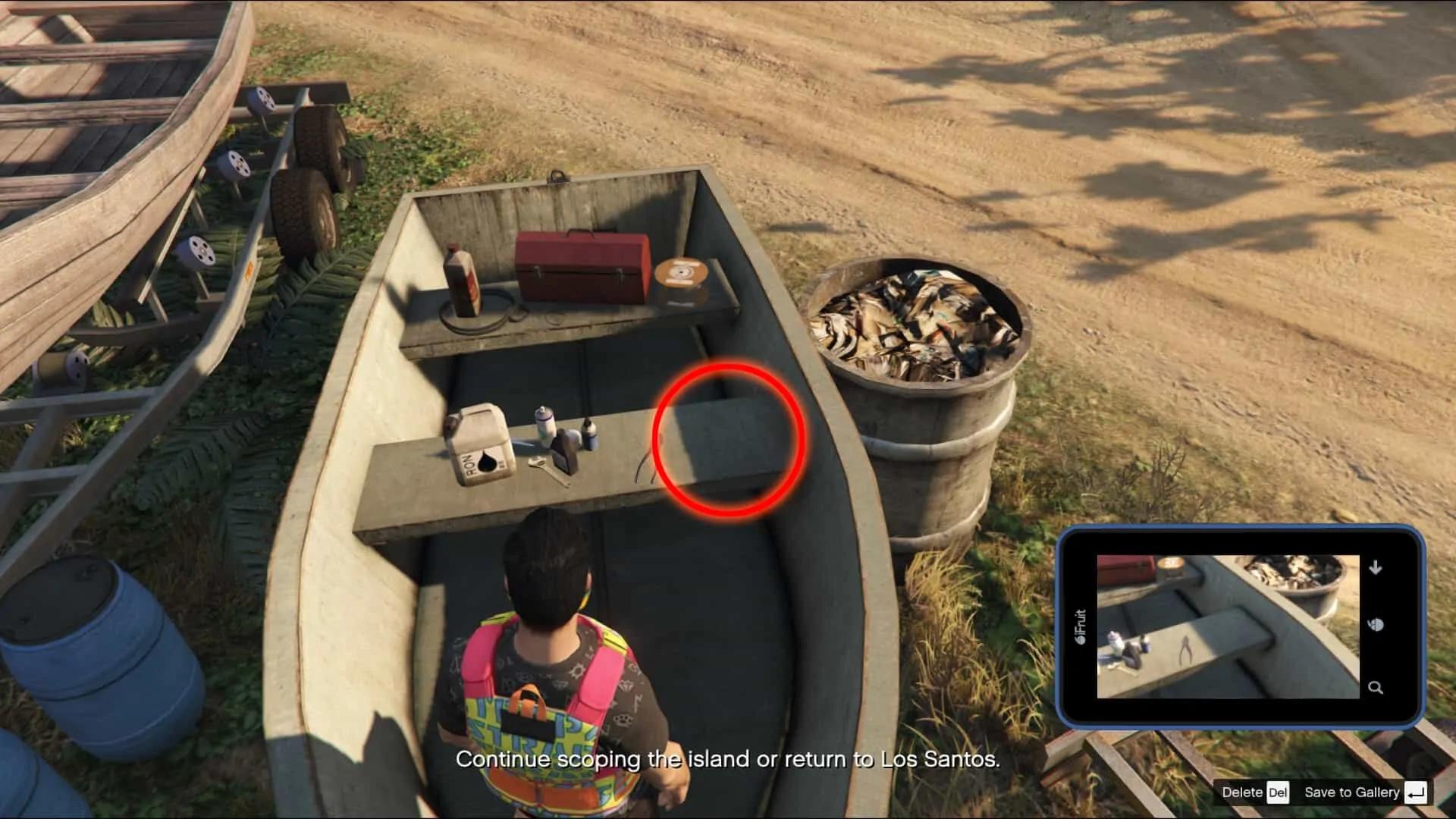
Task: Choose Save to Gallery option
Action: (x=1364, y=792)
